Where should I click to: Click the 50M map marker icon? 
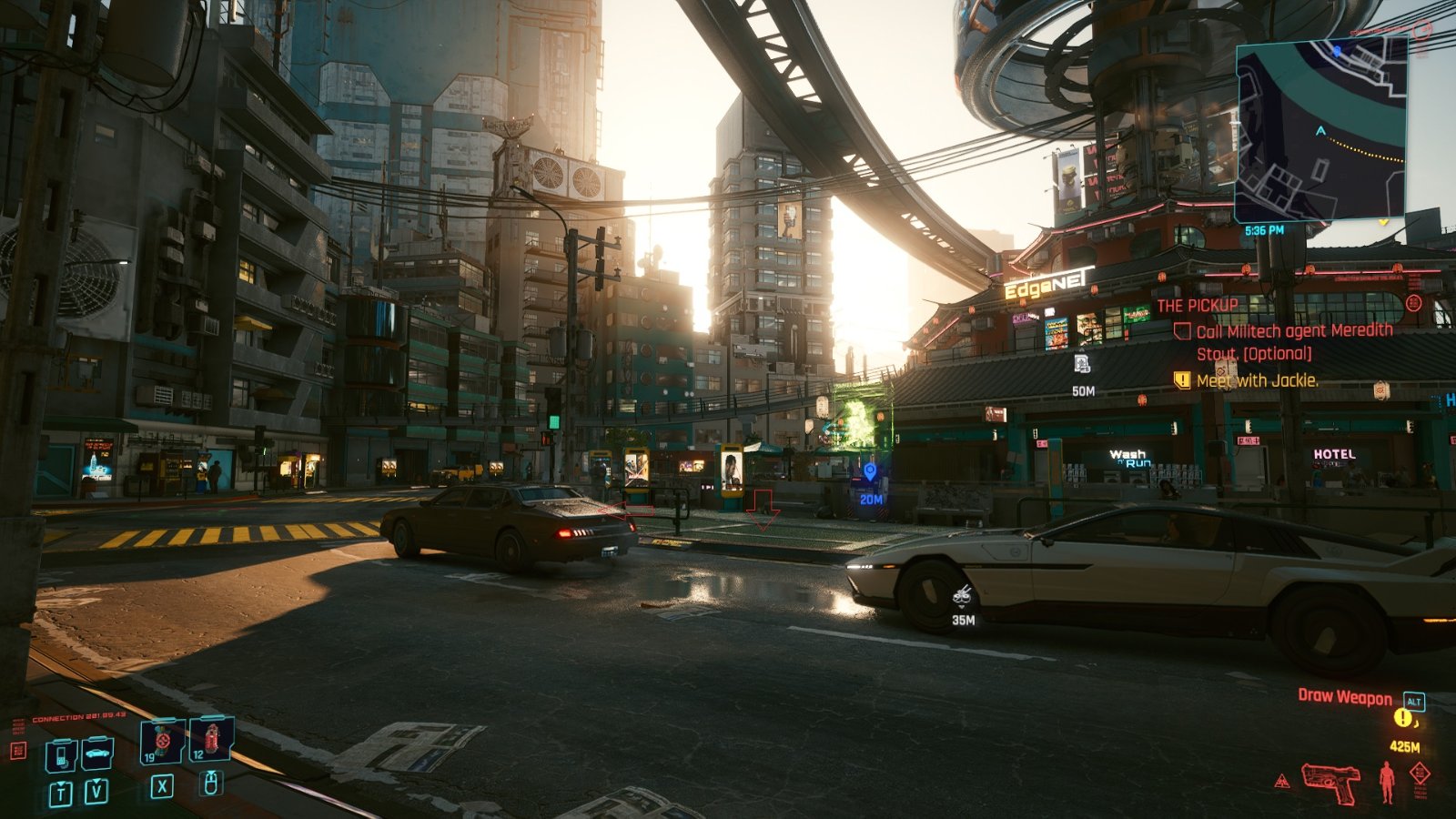pos(1082,365)
